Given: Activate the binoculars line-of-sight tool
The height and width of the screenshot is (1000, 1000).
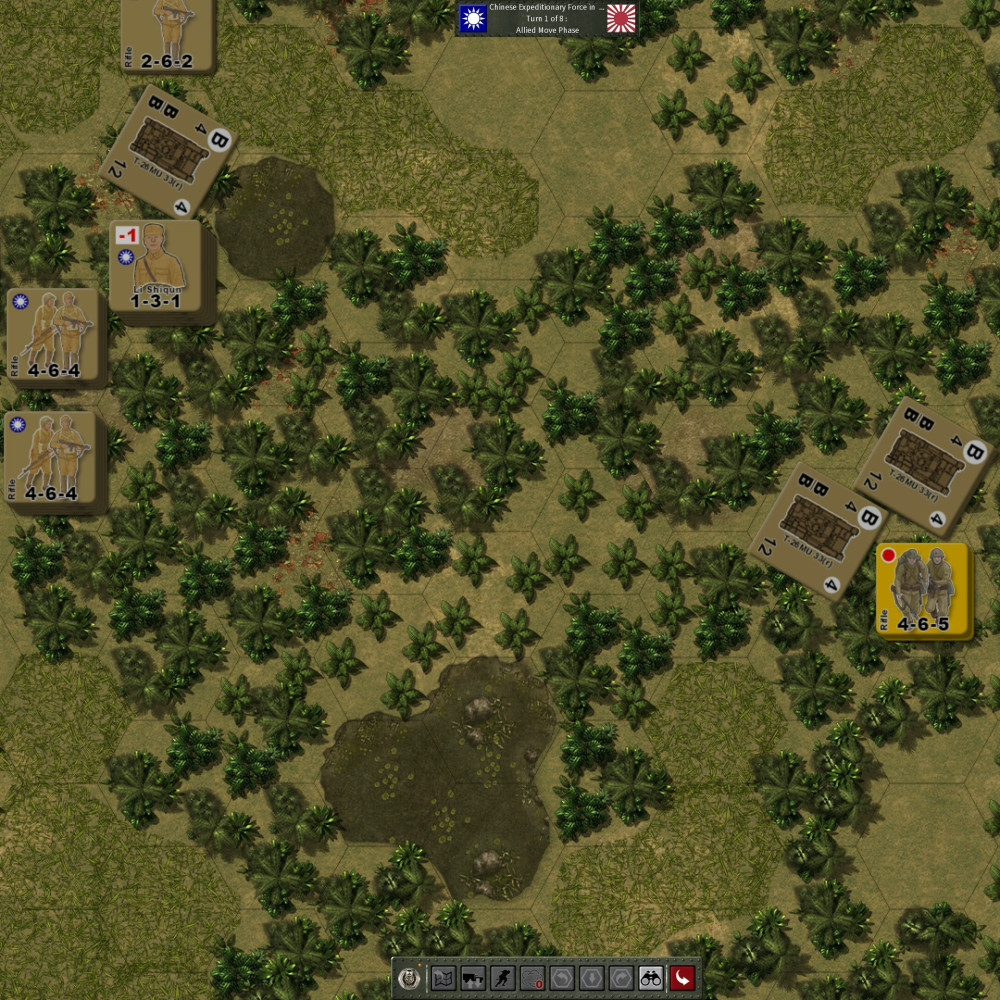Looking at the screenshot, I should [651, 977].
